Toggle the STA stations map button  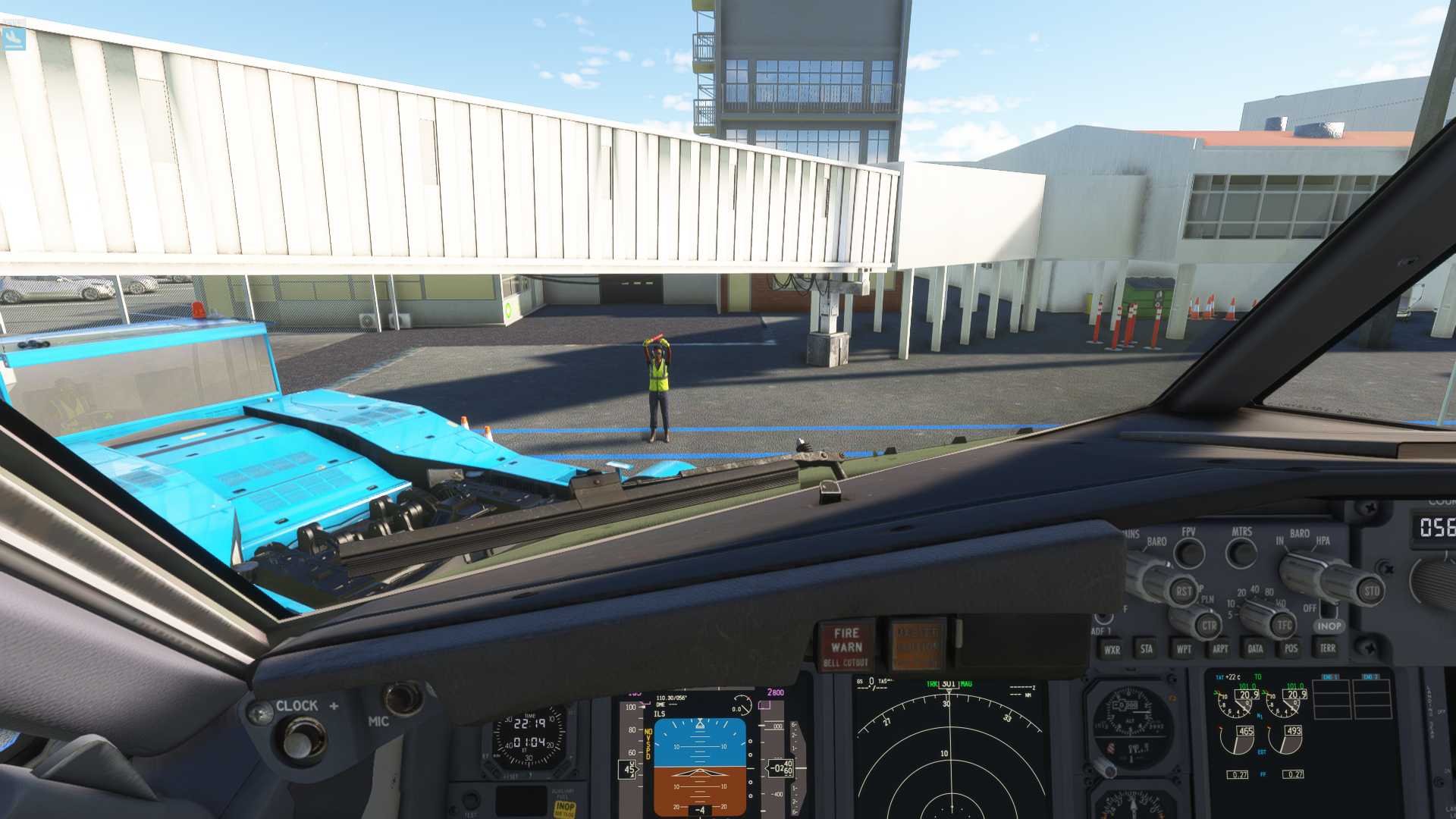(x=1147, y=648)
